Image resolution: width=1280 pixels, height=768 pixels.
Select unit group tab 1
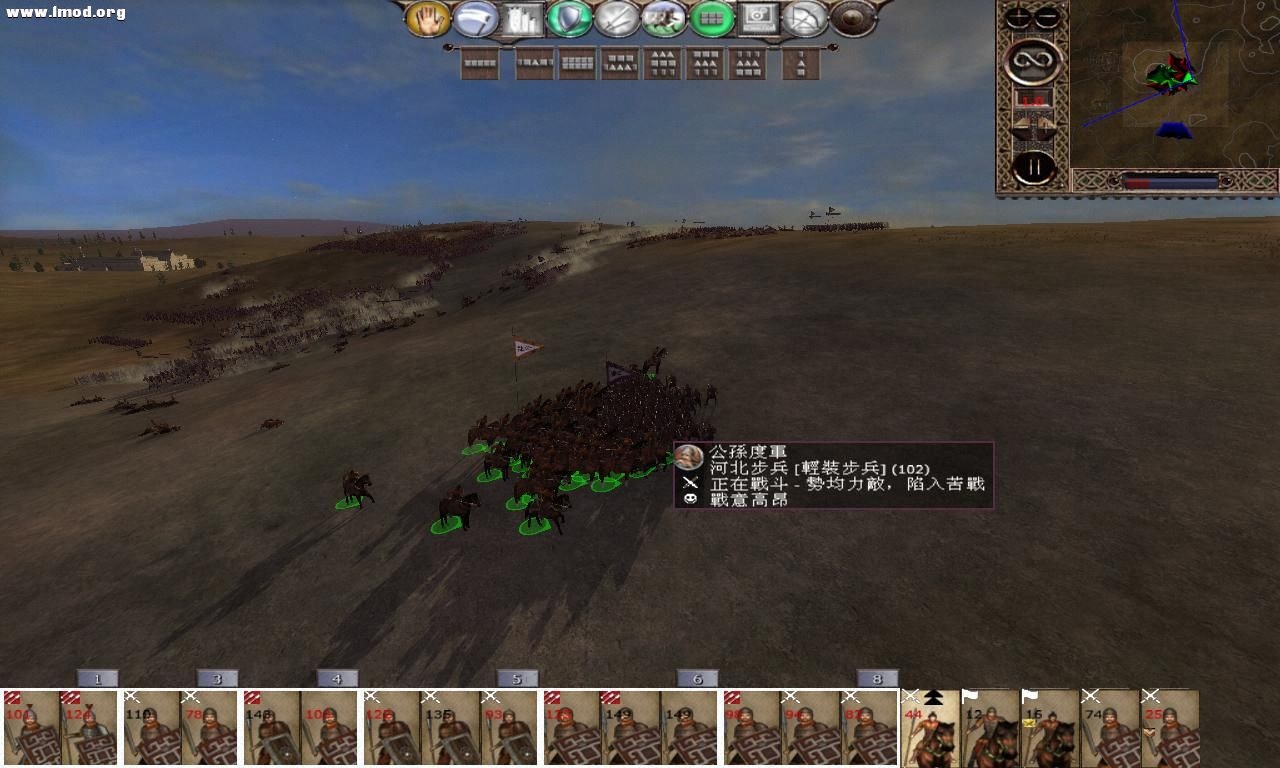[x=97, y=677]
